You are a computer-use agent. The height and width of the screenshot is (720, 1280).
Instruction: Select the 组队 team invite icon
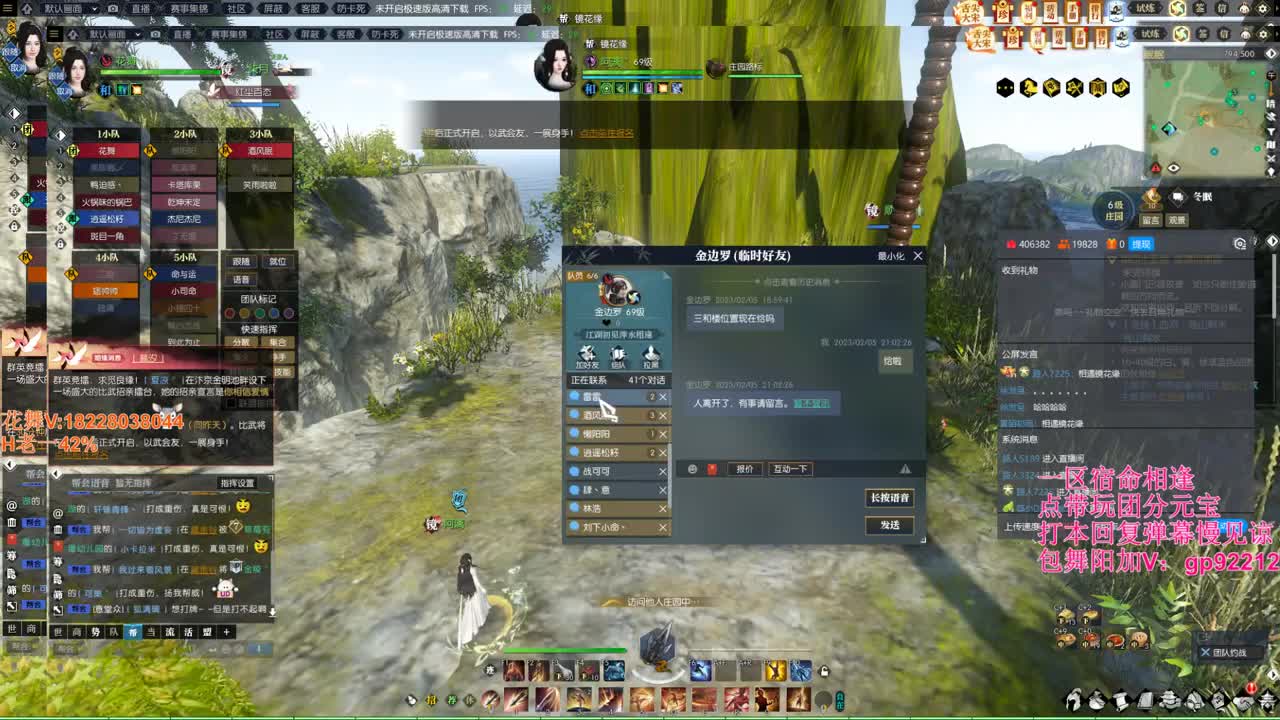[x=616, y=356]
